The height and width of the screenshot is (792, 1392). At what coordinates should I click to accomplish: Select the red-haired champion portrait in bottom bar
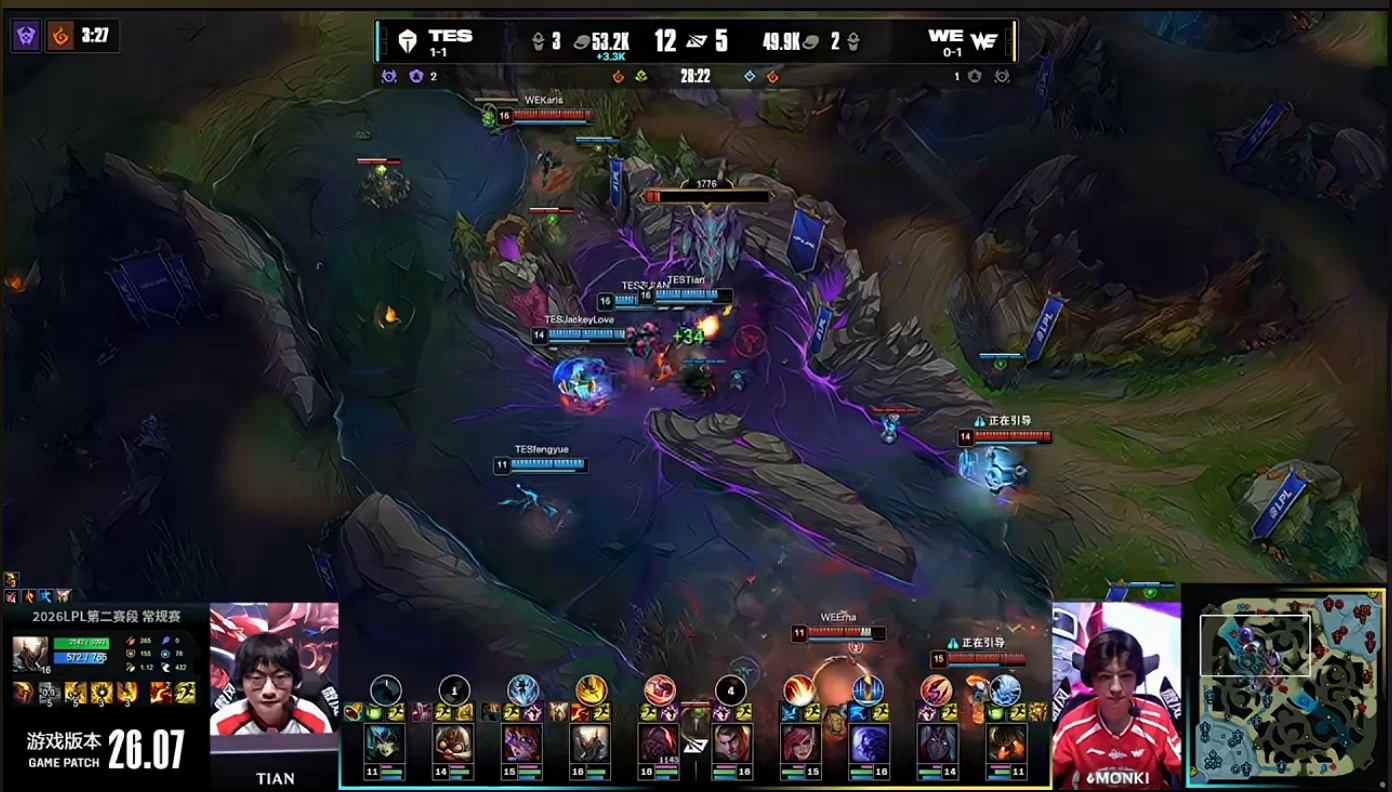[x=800, y=744]
